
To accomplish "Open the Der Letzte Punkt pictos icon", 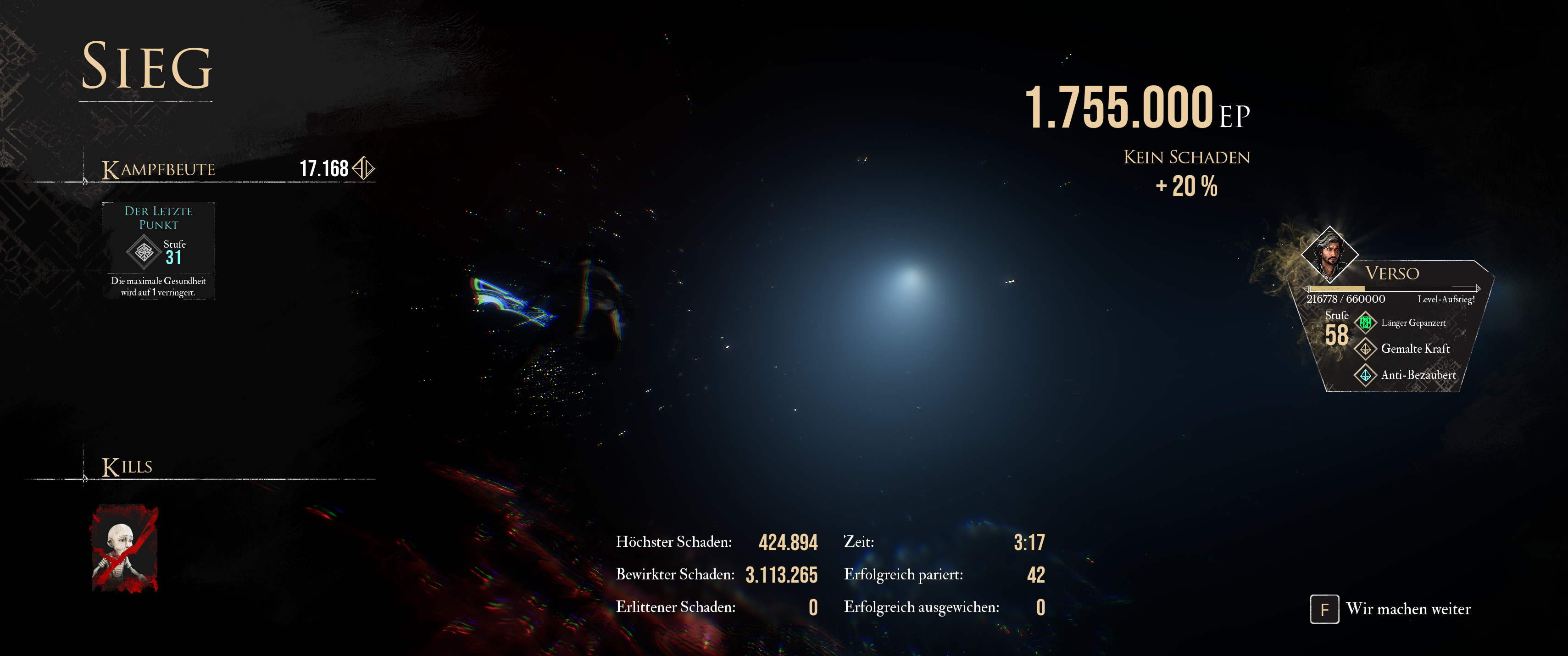I will coord(144,253).
